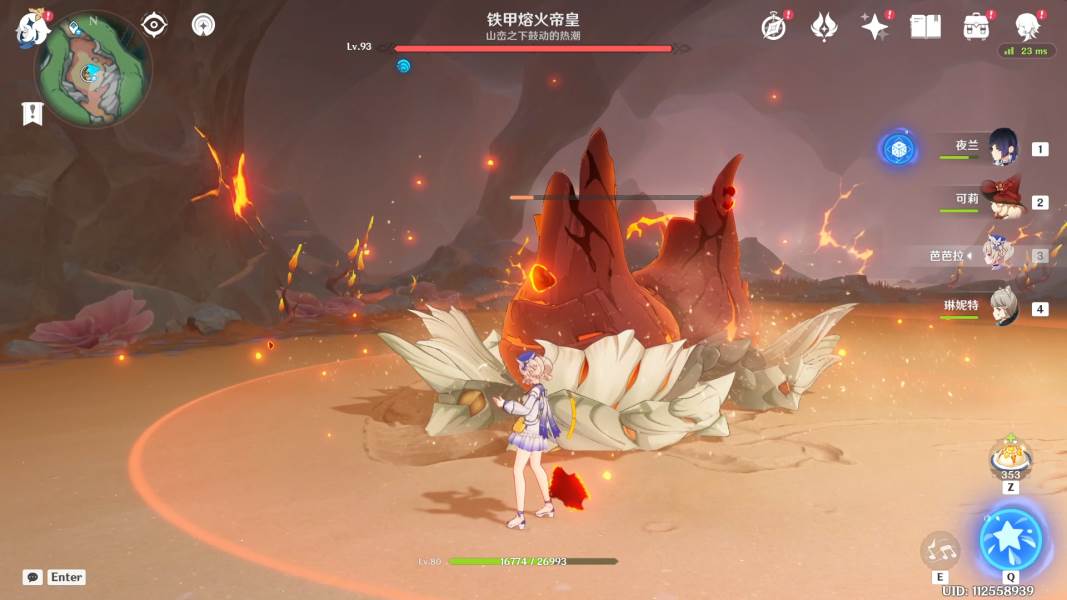This screenshot has height=600, width=1067.
Task: Switch to party member 琳妮特
Action: [x=1002, y=307]
